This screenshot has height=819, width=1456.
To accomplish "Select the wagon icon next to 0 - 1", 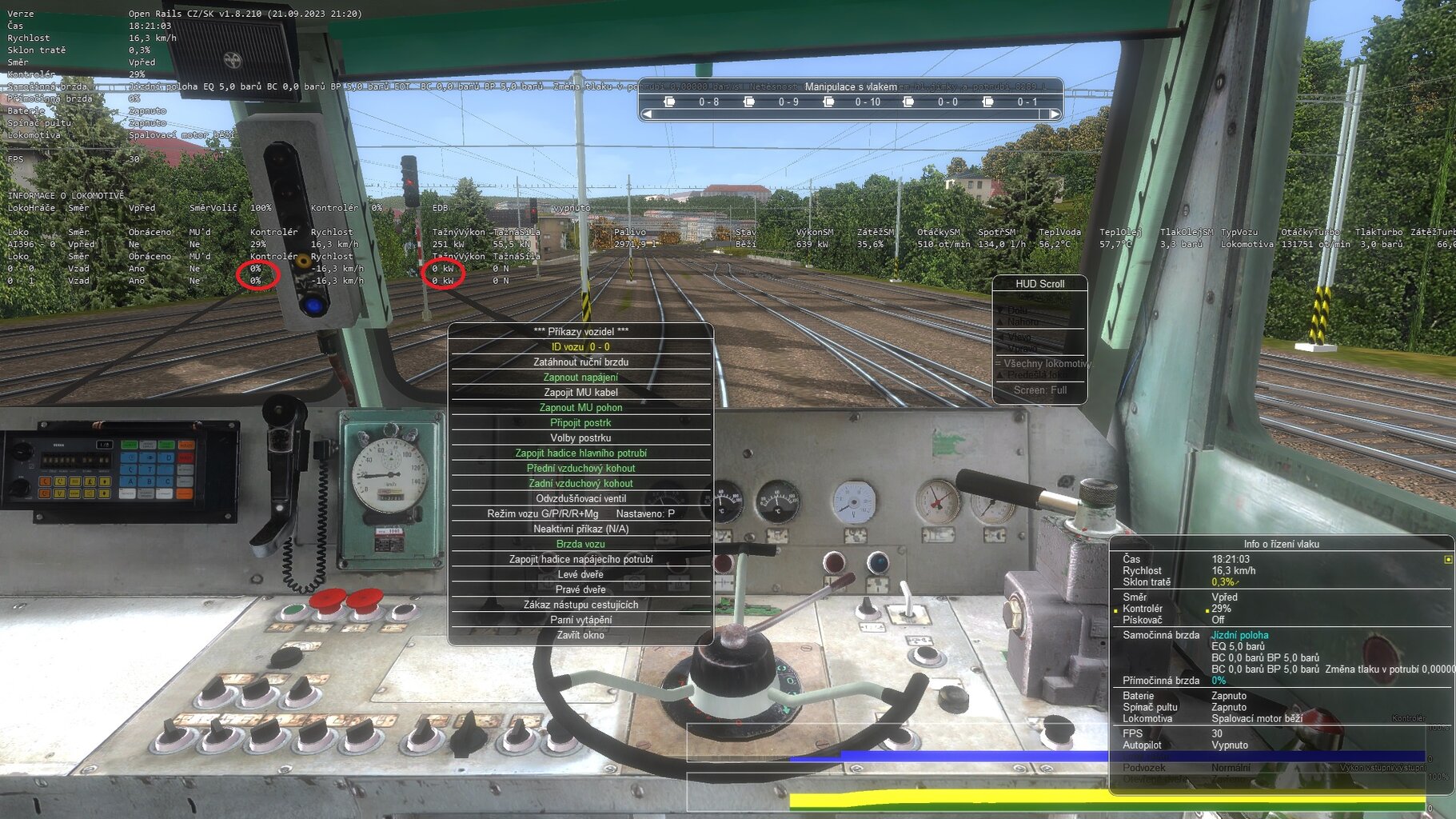I will (989, 102).
